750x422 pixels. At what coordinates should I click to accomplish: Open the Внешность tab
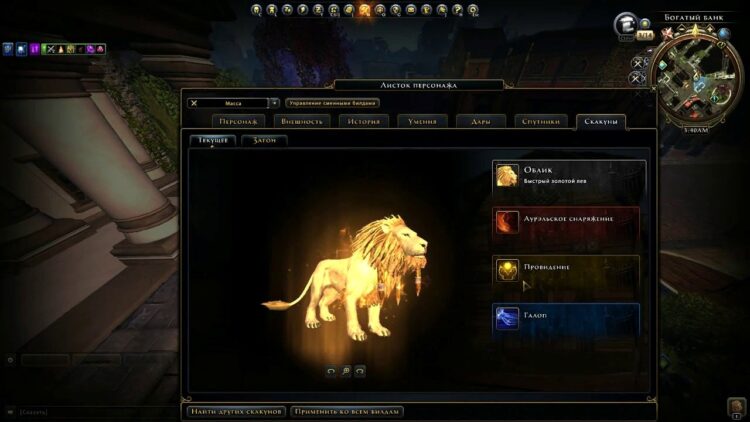point(301,121)
